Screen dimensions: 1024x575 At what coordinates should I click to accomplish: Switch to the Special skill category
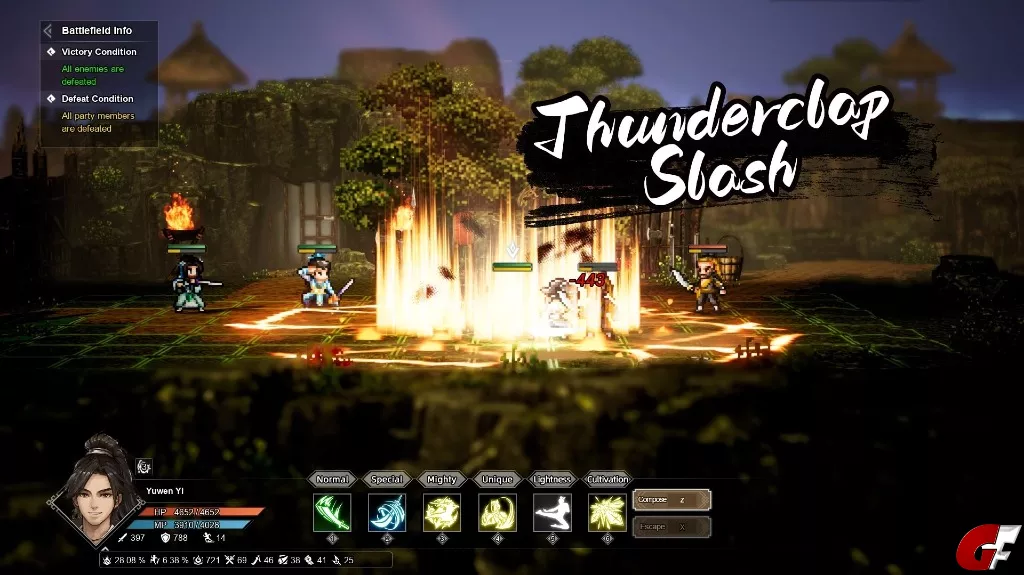(x=387, y=480)
